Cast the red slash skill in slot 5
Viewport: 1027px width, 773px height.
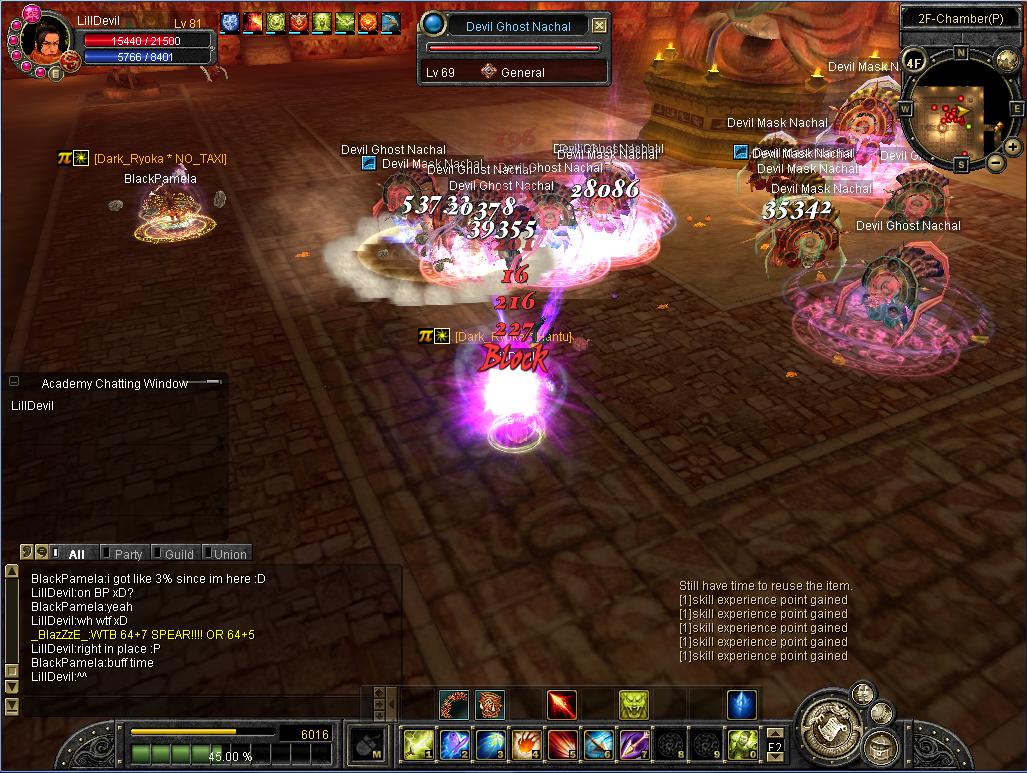(562, 744)
